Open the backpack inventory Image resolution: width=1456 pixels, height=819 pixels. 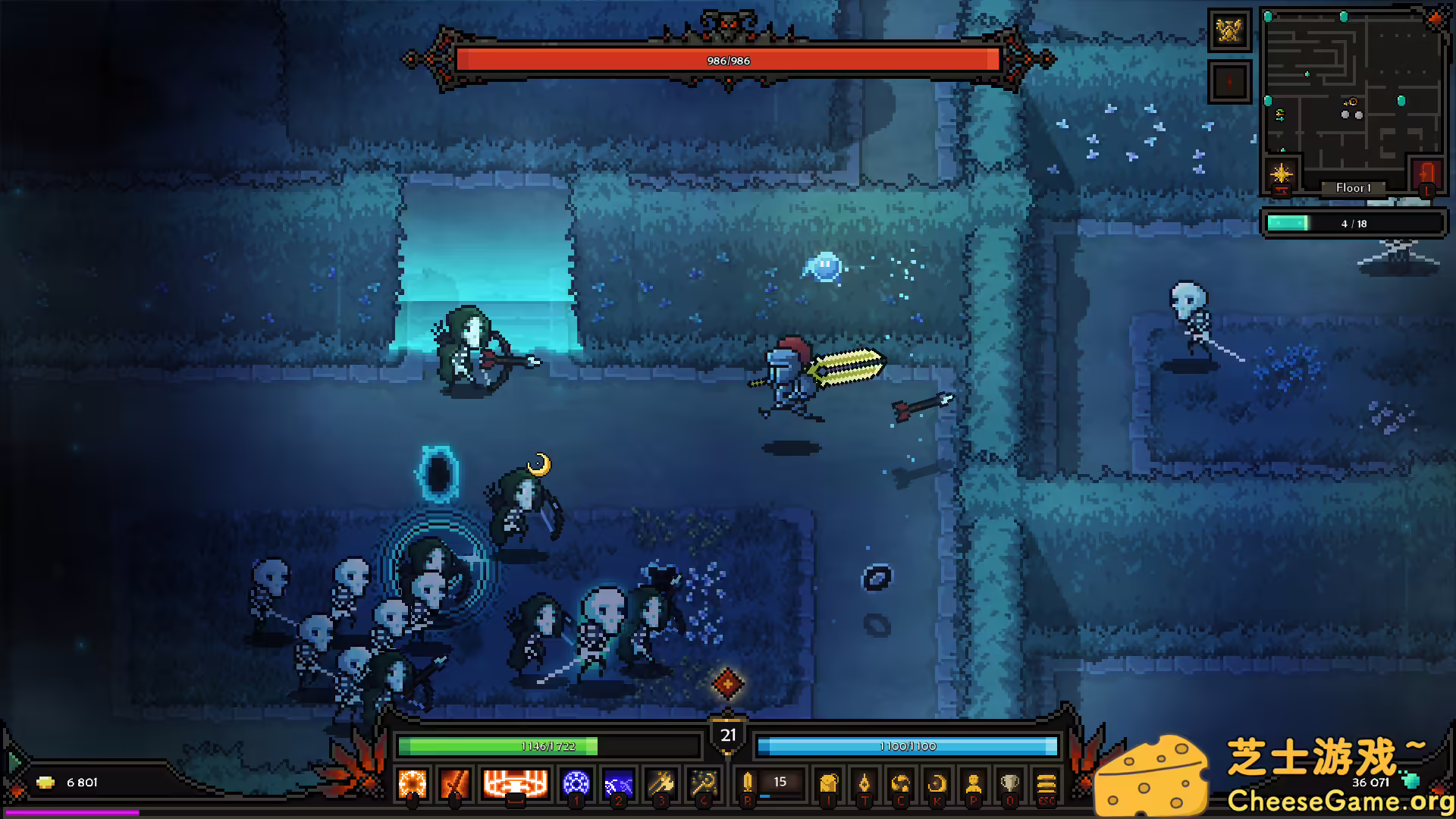point(828,783)
